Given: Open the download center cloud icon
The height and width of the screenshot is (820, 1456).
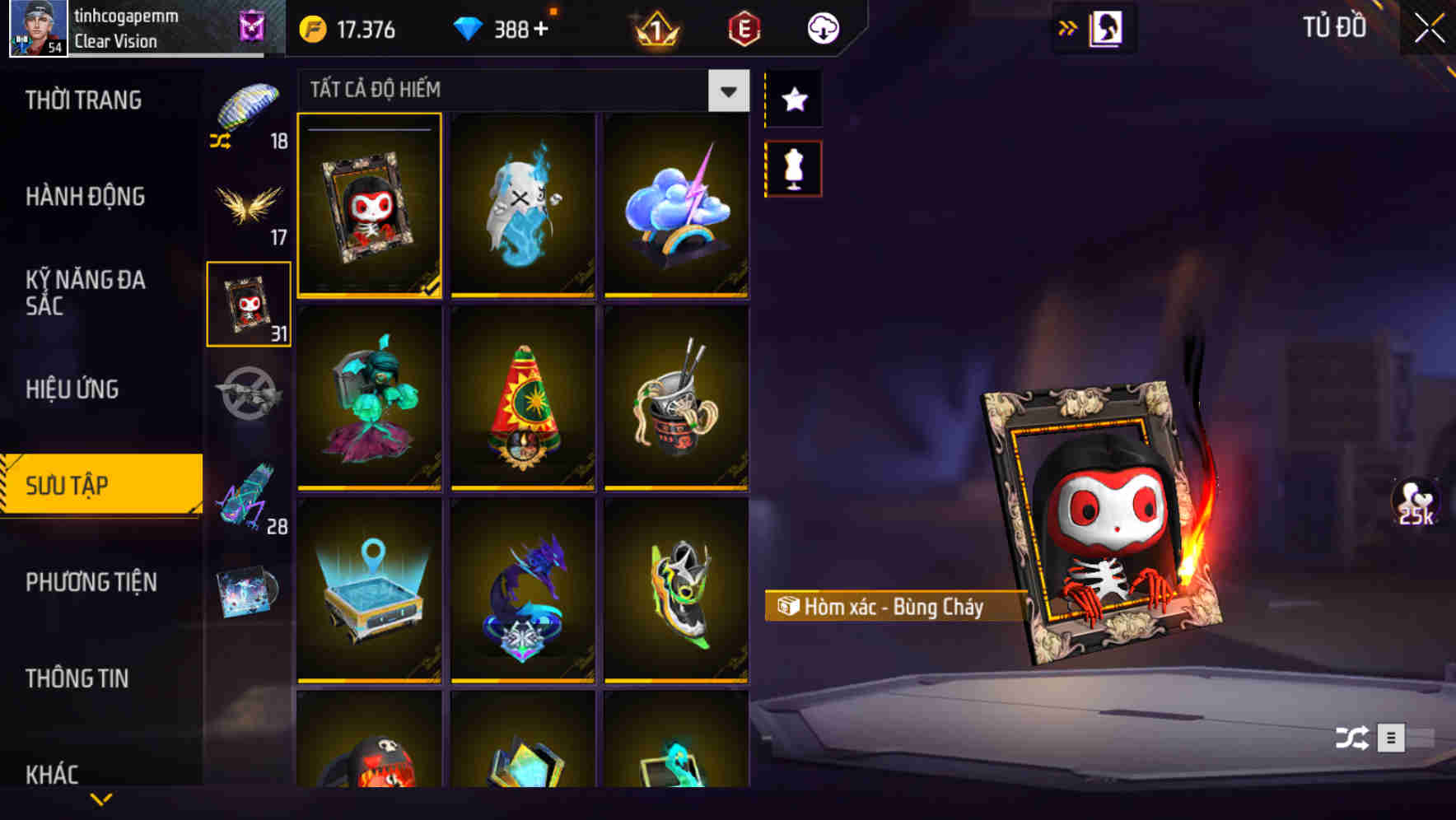Looking at the screenshot, I should 820,27.
